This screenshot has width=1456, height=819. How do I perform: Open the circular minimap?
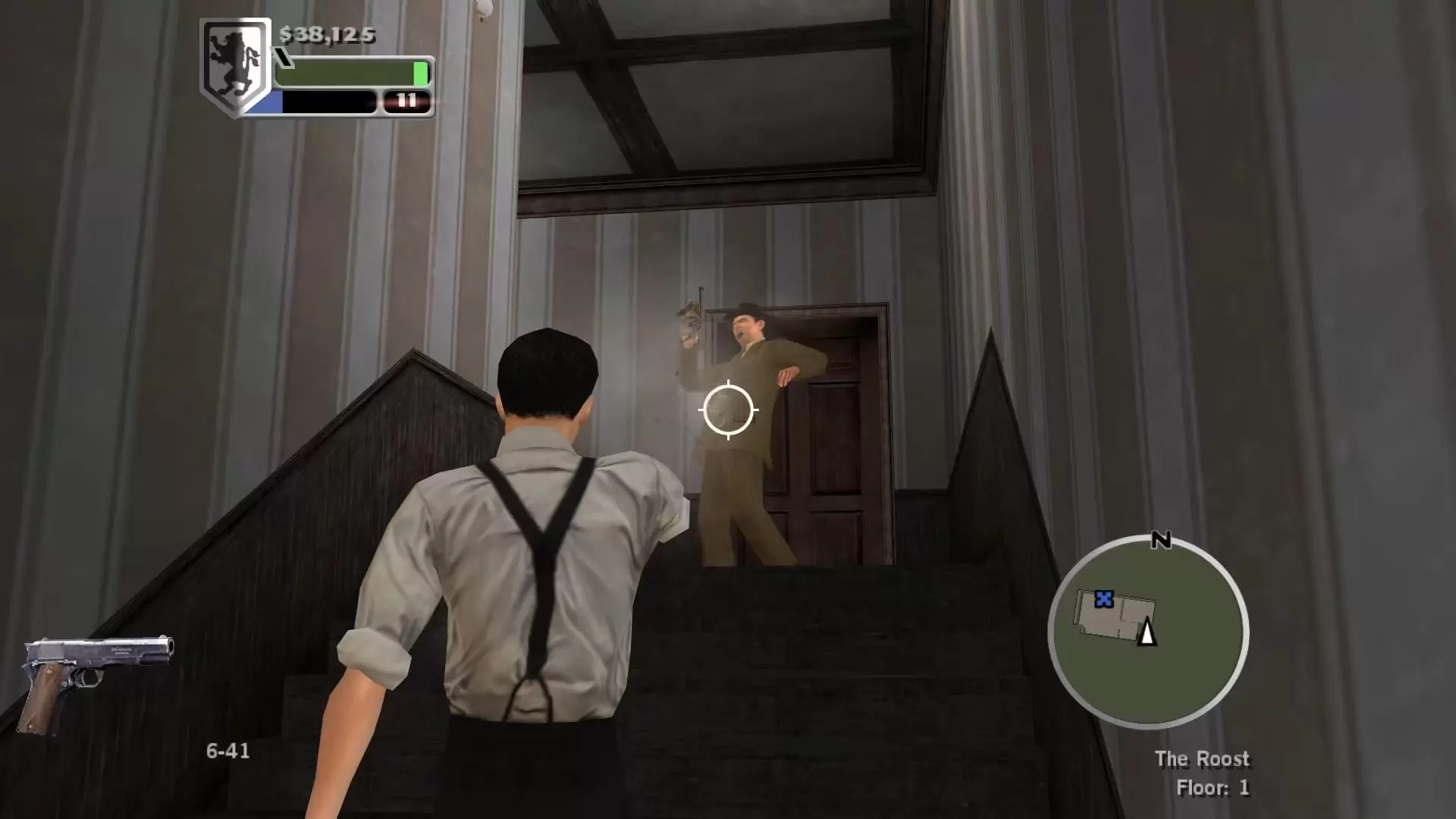coord(1148,632)
